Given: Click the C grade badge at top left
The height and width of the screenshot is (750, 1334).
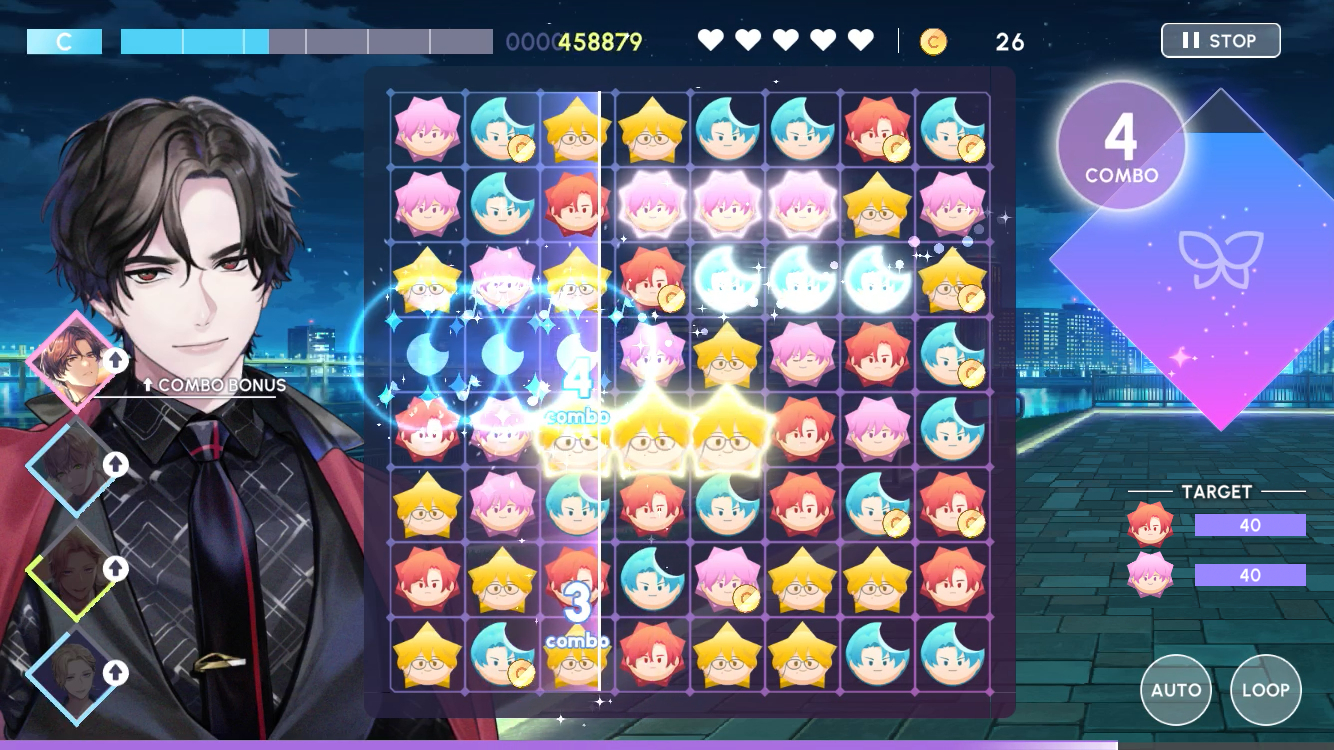Looking at the screenshot, I should [64, 40].
